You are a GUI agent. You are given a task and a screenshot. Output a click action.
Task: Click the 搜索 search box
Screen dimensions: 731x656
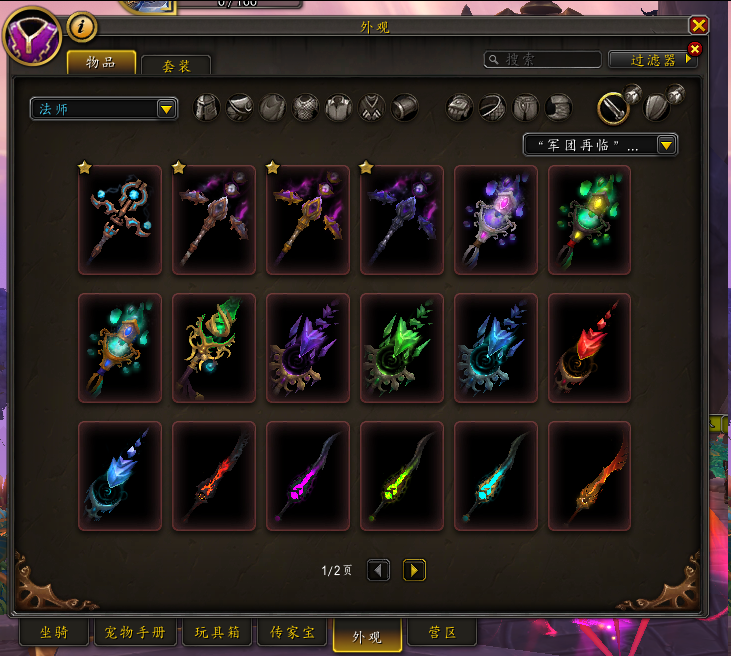543,60
